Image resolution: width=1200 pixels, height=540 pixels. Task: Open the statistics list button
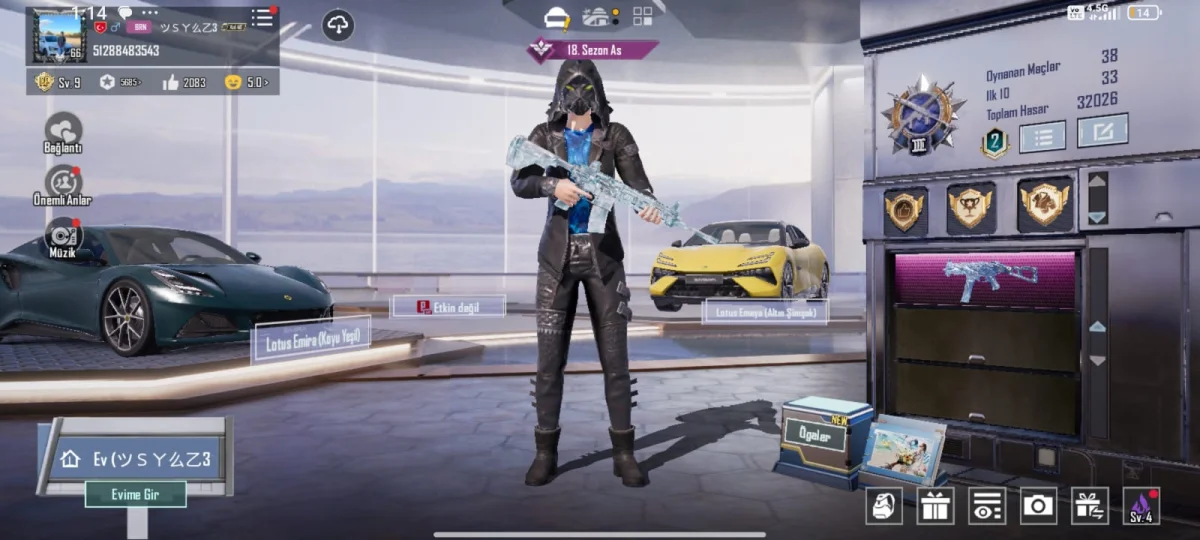tap(1042, 136)
